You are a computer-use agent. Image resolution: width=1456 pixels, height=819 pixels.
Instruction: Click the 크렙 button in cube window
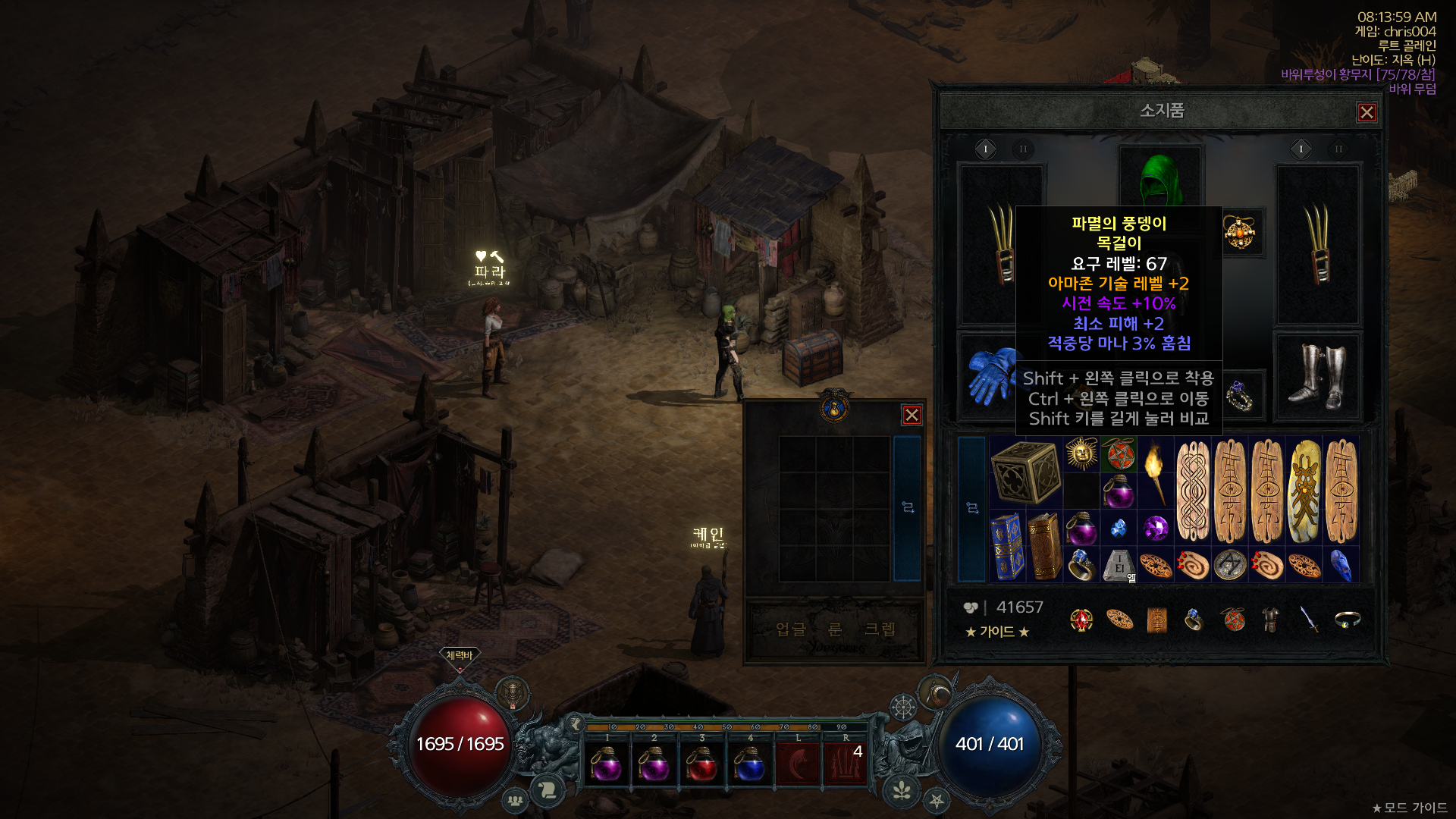[880, 629]
